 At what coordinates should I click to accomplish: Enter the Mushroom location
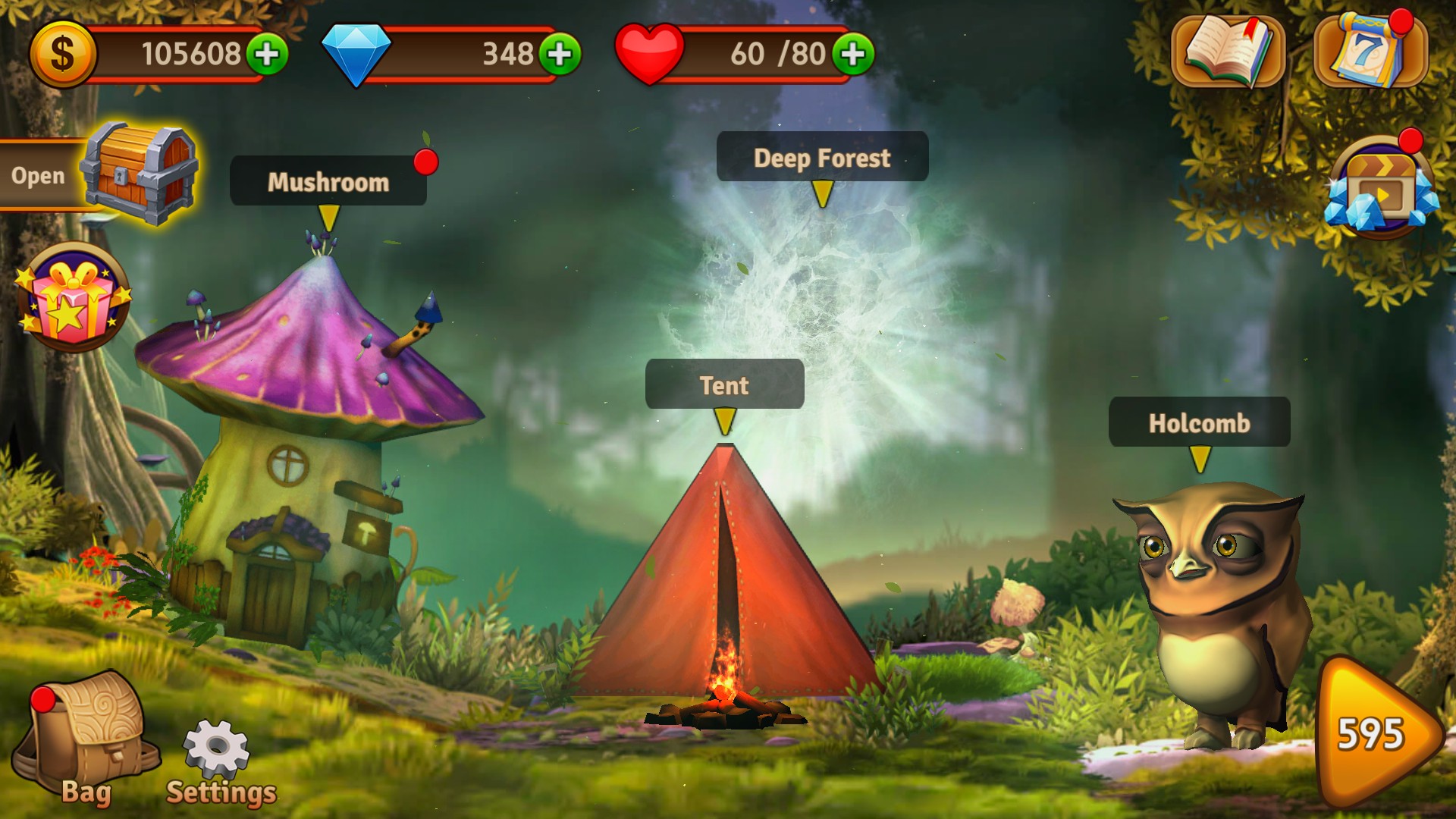point(328,181)
